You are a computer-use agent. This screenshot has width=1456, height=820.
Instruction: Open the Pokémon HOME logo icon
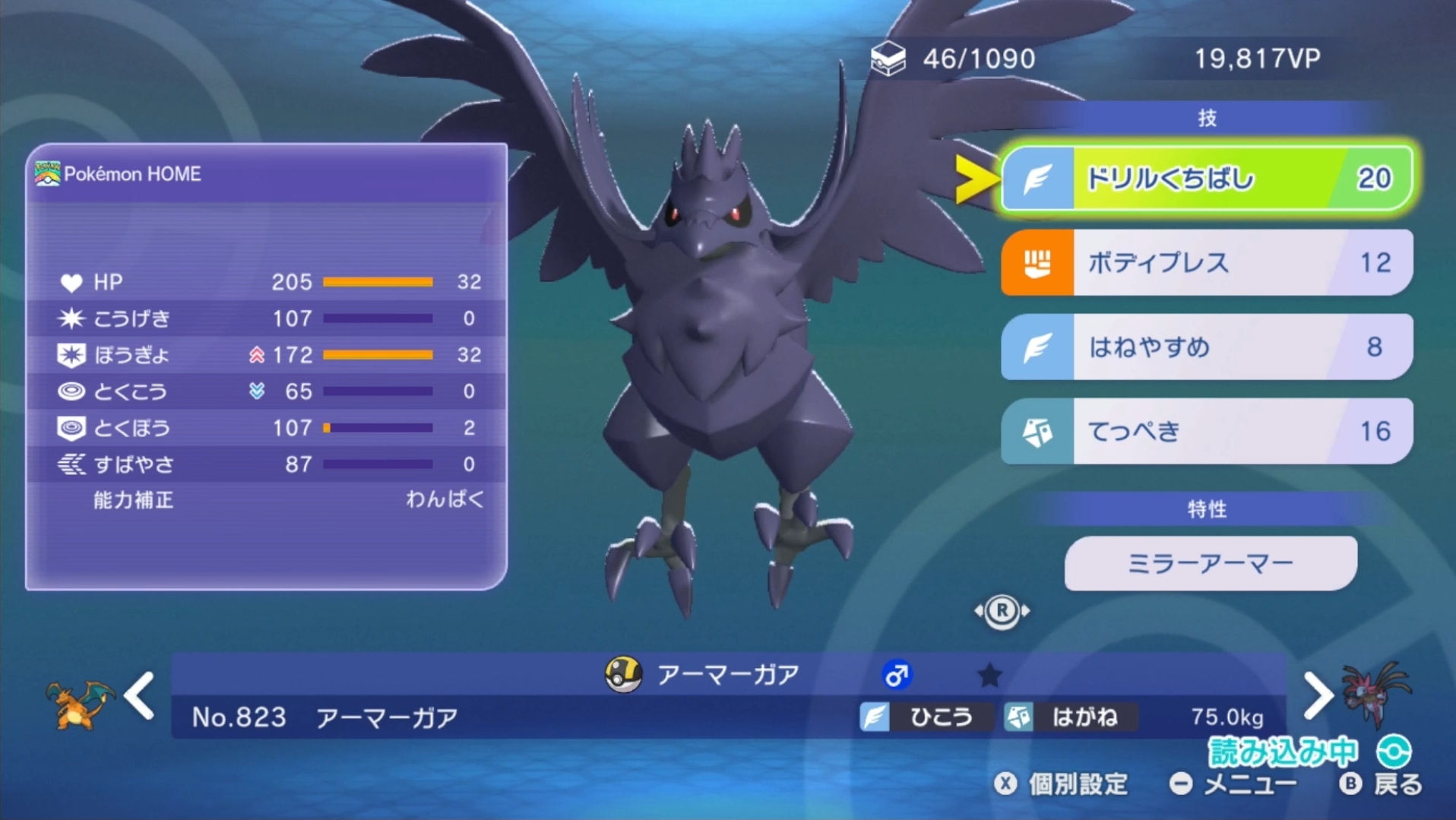tap(47, 173)
